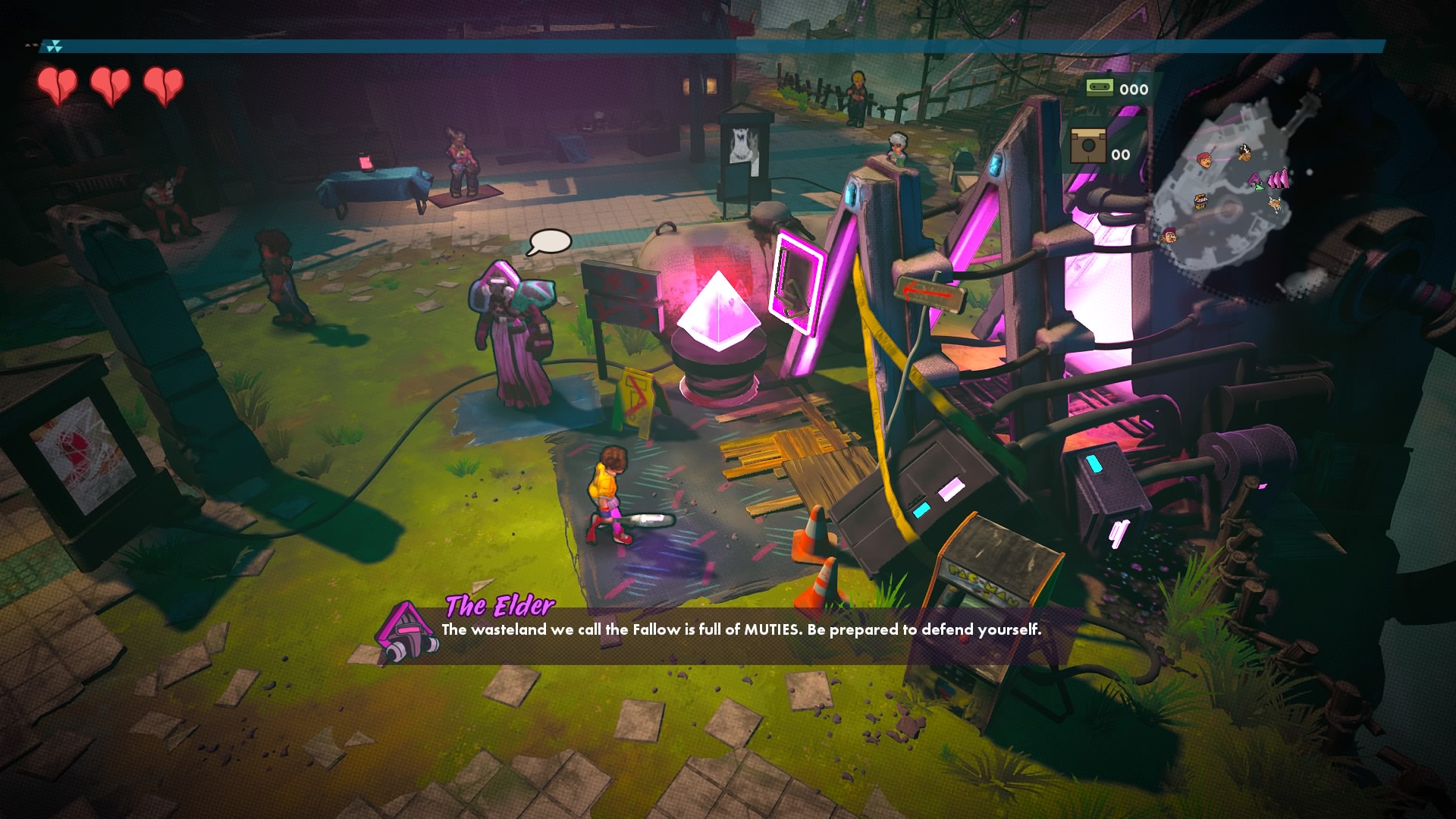The image size is (1456, 819).
Task: Select the brown floppy disk icon
Action: pyautogui.click(x=1088, y=146)
